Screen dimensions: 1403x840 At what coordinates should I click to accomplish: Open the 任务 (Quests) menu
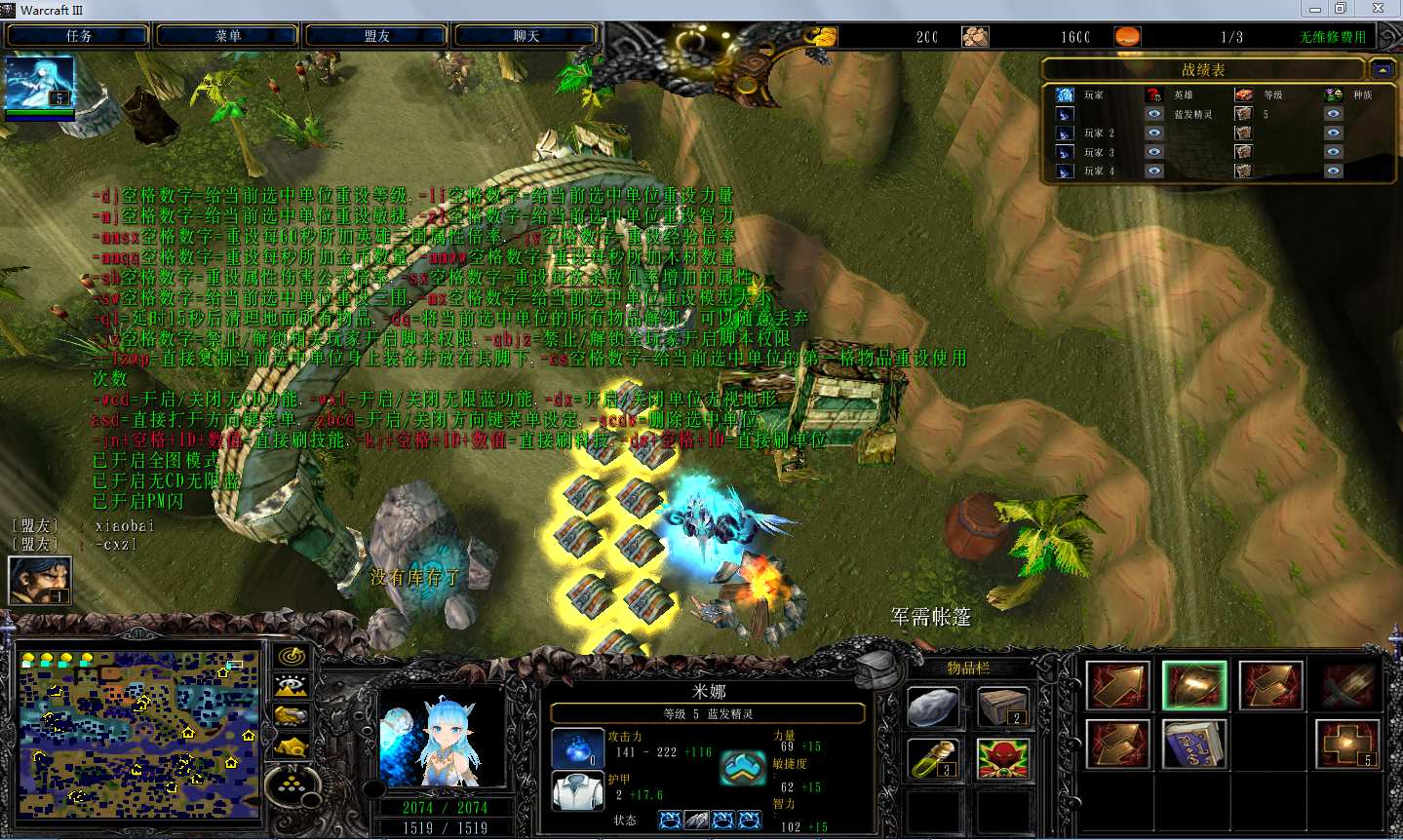(x=78, y=36)
